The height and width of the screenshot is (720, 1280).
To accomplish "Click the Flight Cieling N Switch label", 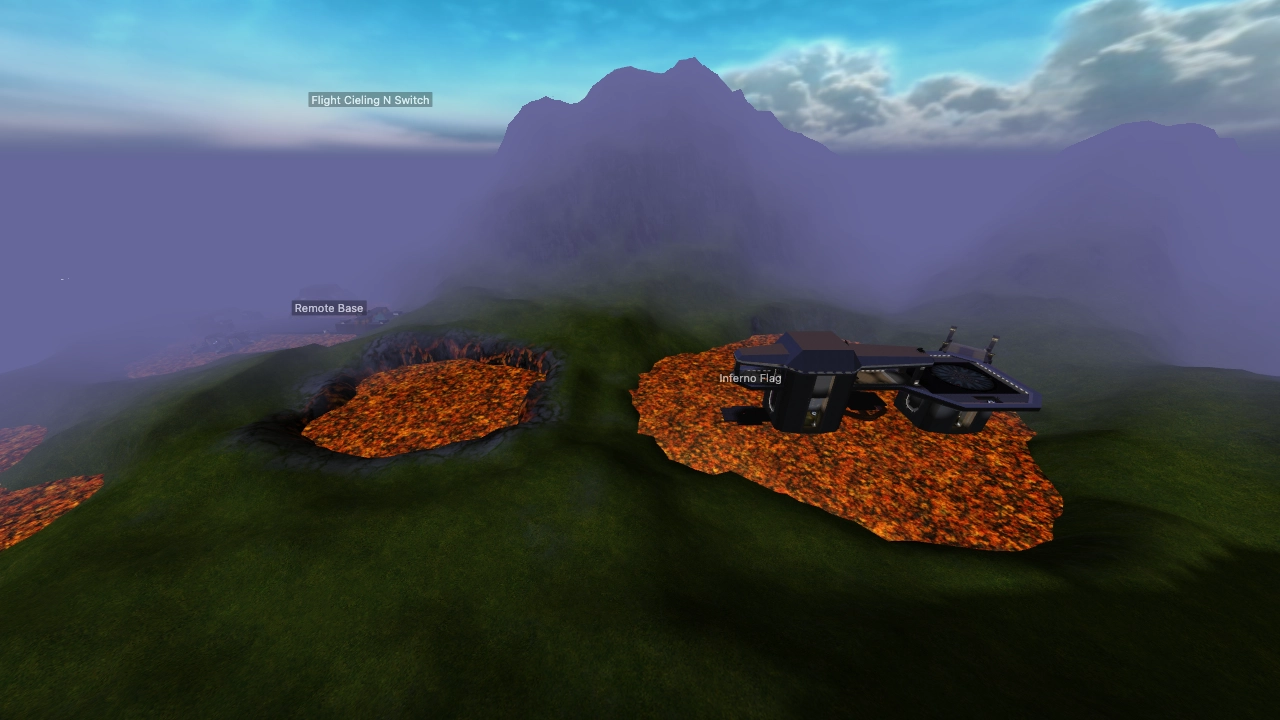I will tap(370, 100).
